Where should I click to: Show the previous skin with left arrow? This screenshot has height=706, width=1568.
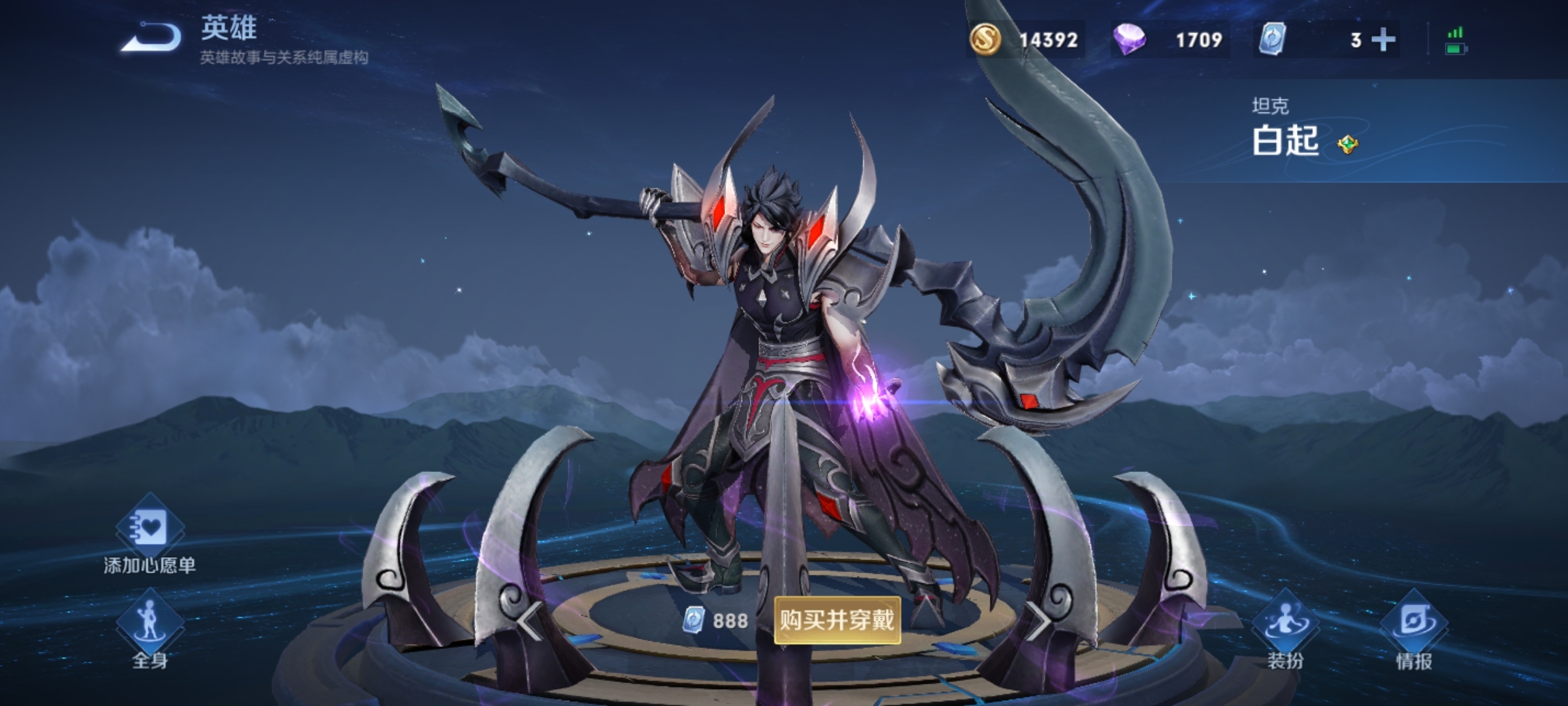point(529,620)
